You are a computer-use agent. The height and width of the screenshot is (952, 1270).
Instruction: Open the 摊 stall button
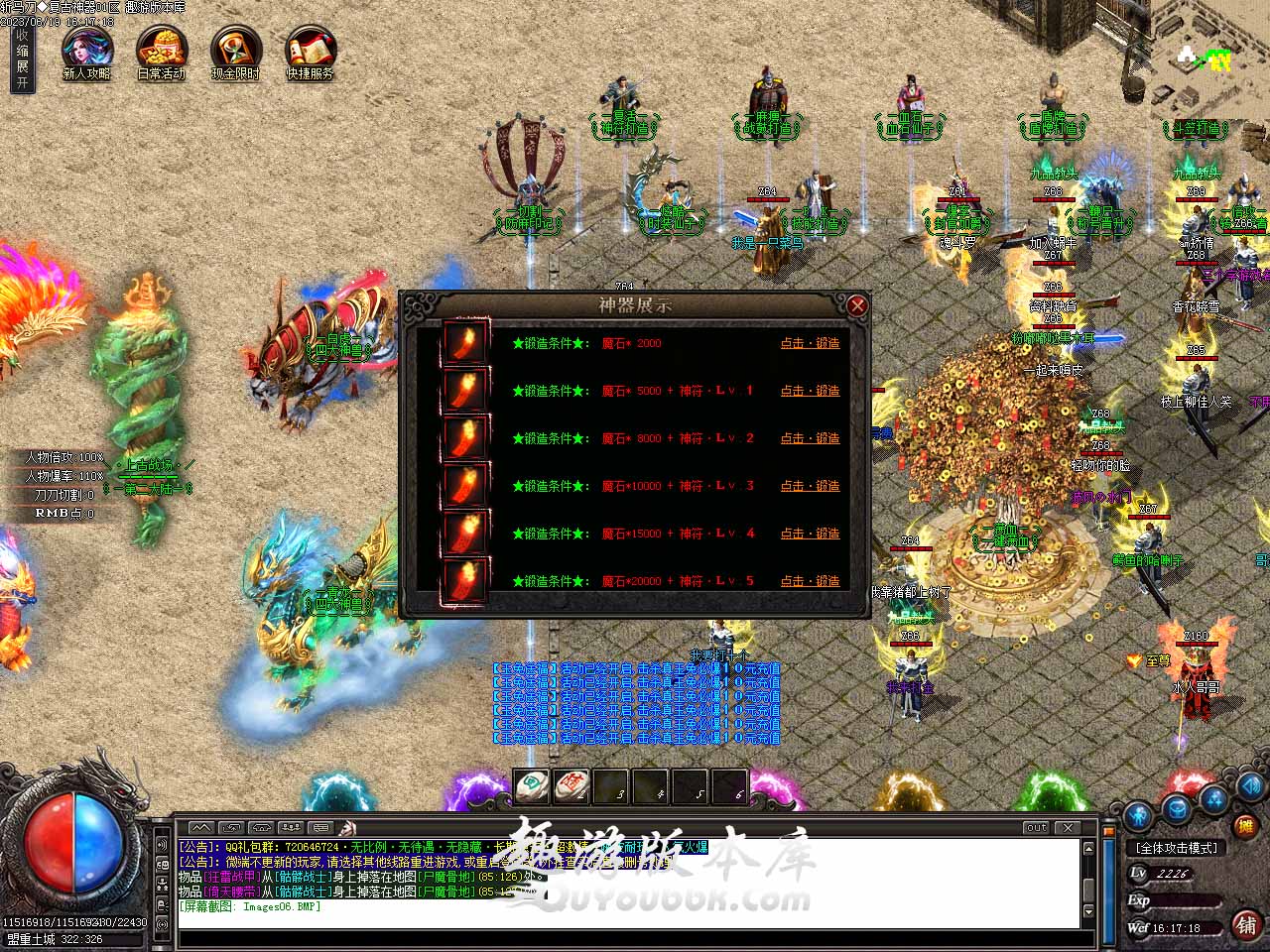(1245, 825)
